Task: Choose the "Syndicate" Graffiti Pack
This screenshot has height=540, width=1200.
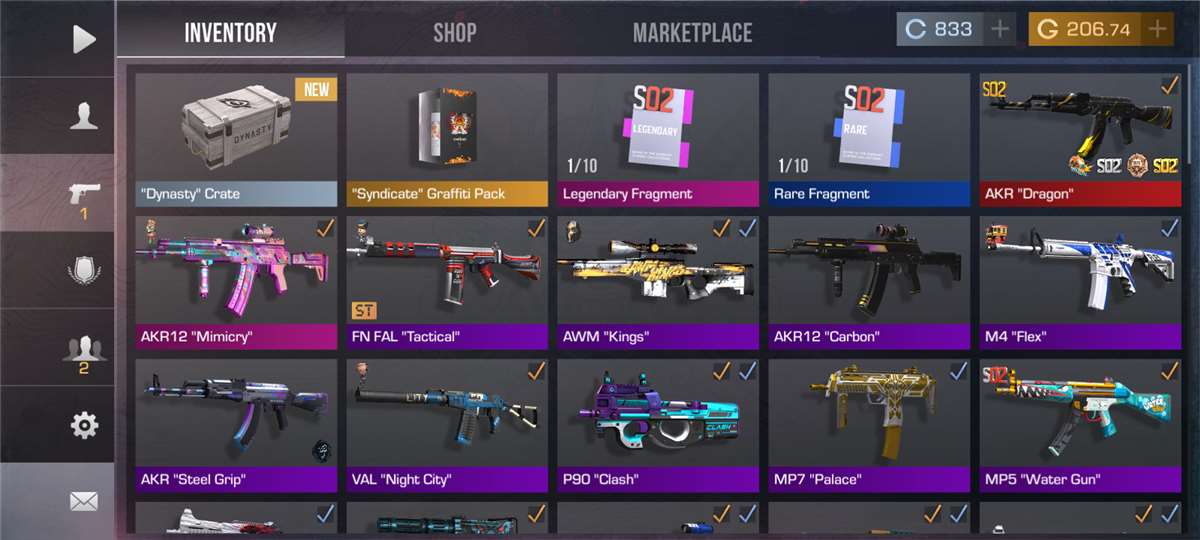Action: (447, 138)
